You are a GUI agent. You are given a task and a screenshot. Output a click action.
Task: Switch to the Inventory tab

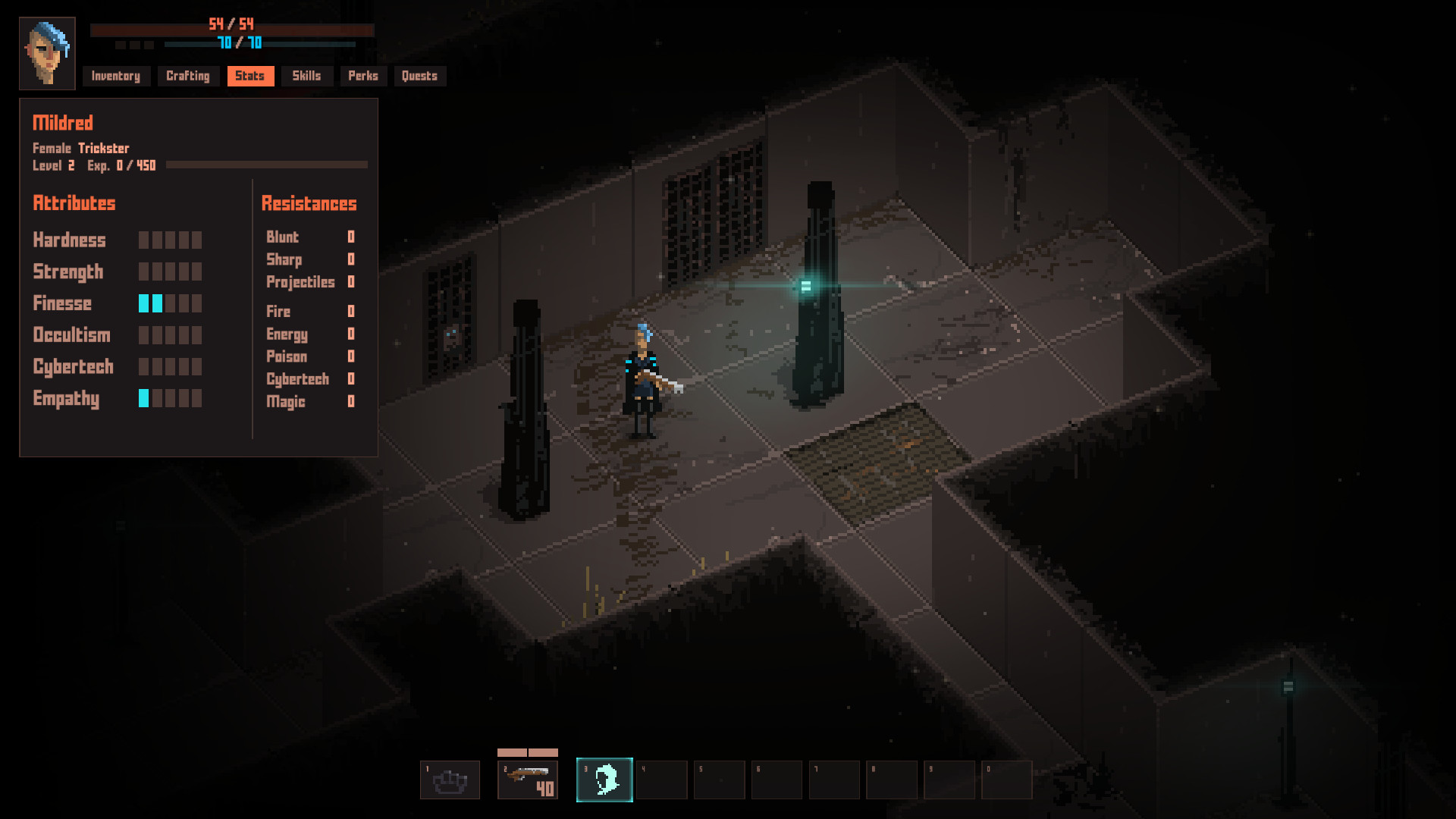(115, 76)
